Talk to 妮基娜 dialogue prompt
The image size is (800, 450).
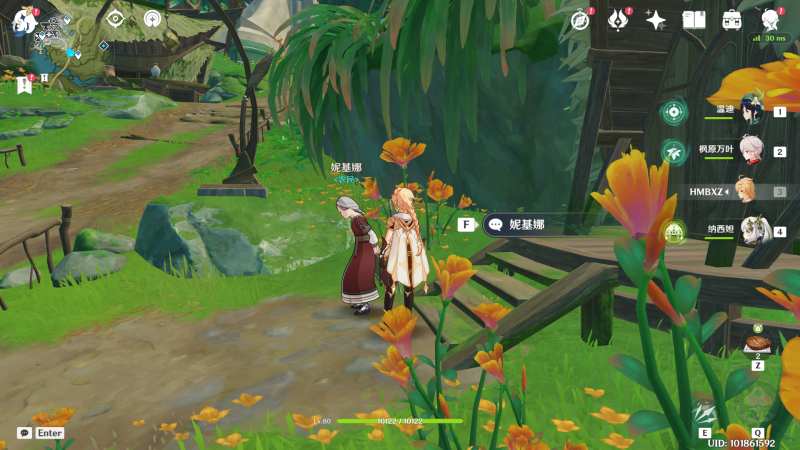tap(518, 225)
